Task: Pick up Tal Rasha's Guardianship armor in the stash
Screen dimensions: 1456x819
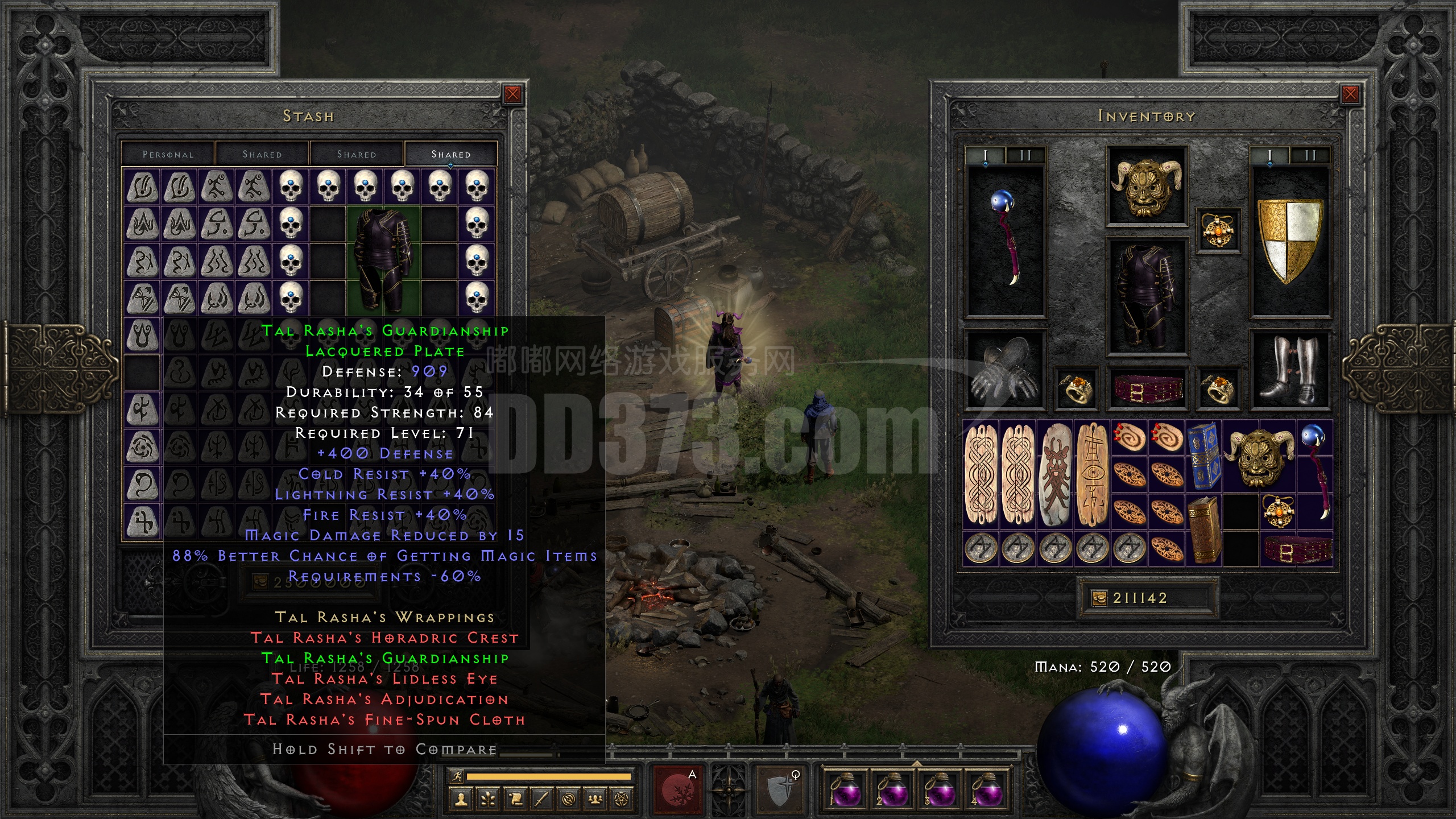Action: click(x=383, y=260)
